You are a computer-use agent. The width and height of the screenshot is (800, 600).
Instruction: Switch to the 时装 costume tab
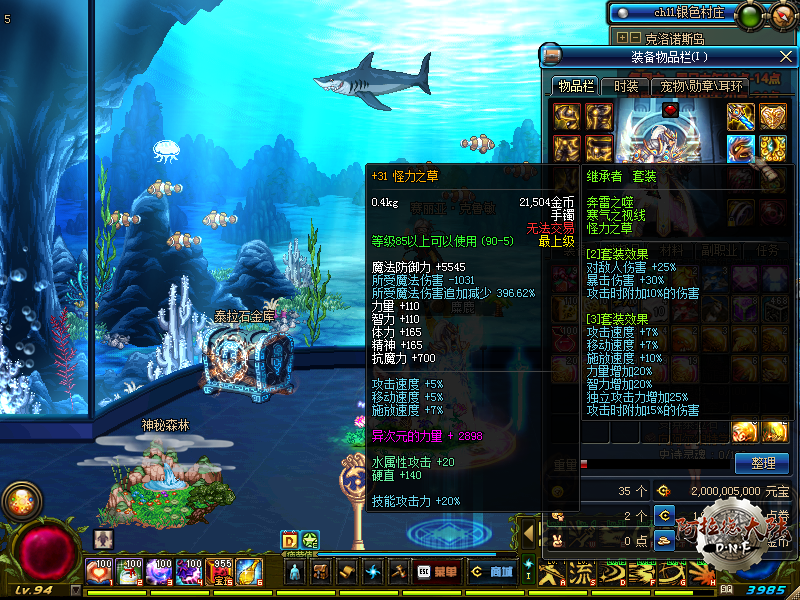tap(627, 86)
